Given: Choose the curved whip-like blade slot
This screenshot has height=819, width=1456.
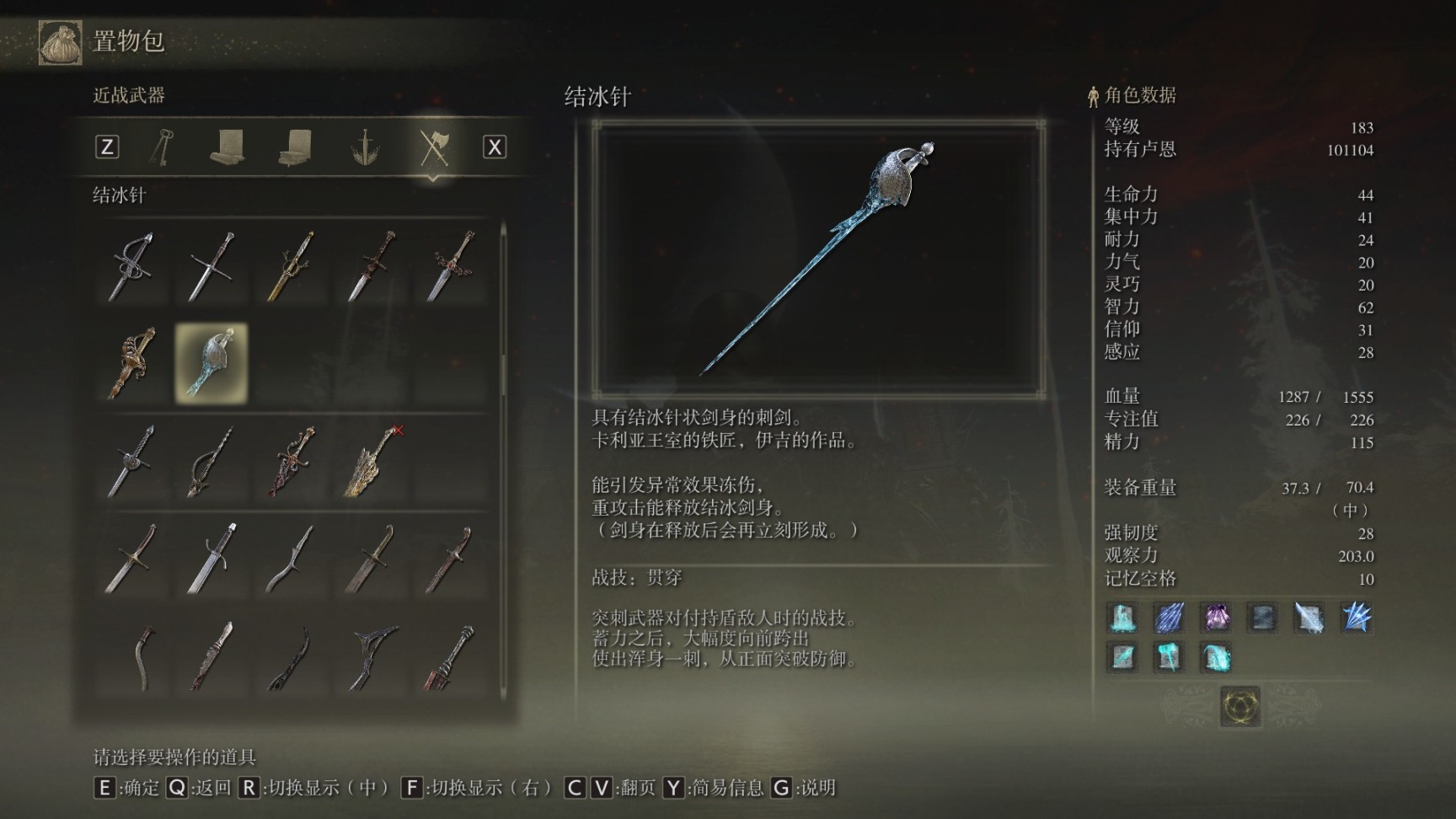Looking at the screenshot, I should [x=145, y=657].
